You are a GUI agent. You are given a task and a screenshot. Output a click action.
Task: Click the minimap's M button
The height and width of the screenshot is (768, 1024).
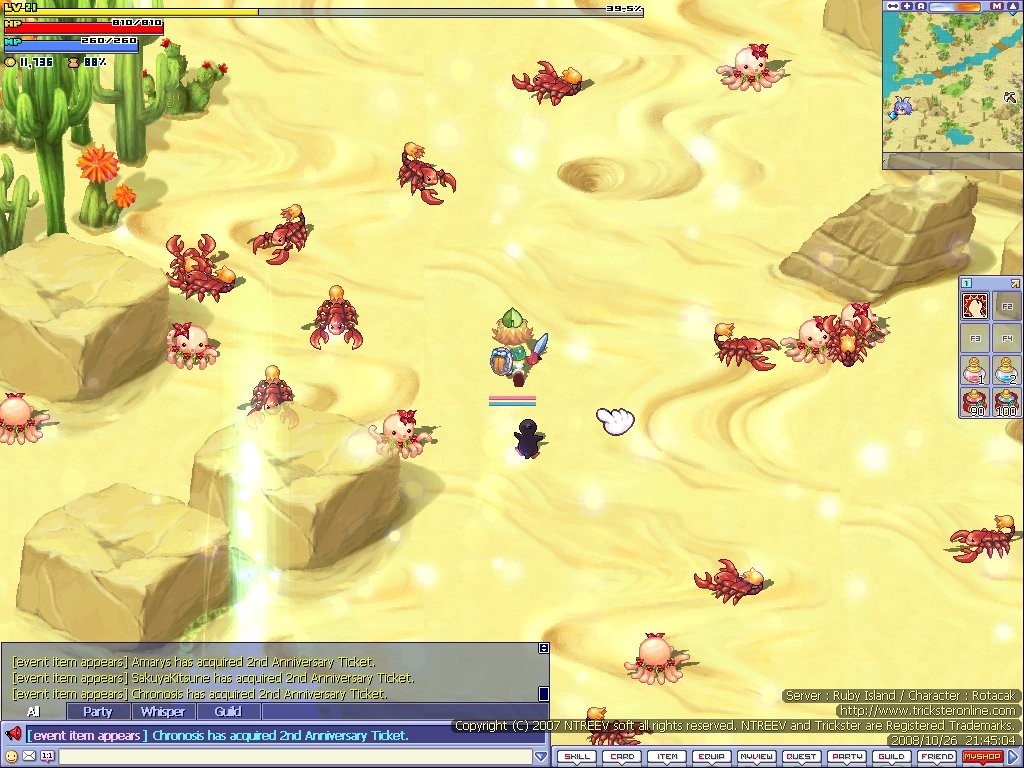click(x=997, y=6)
